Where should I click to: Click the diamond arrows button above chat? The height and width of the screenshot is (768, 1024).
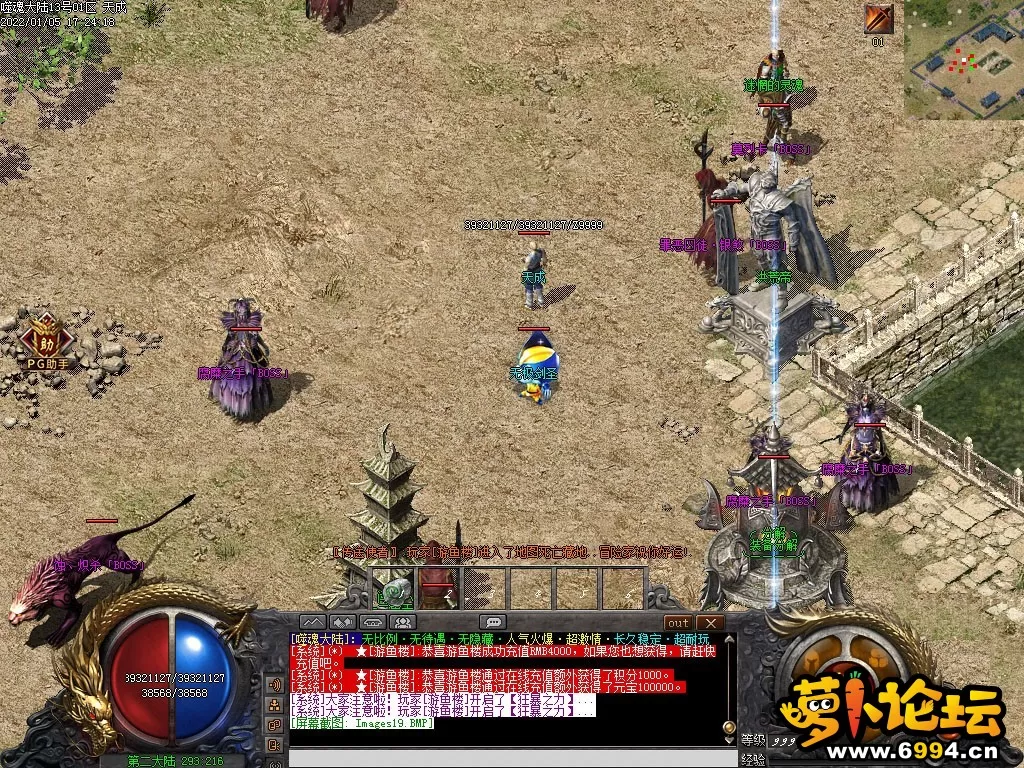[x=343, y=622]
